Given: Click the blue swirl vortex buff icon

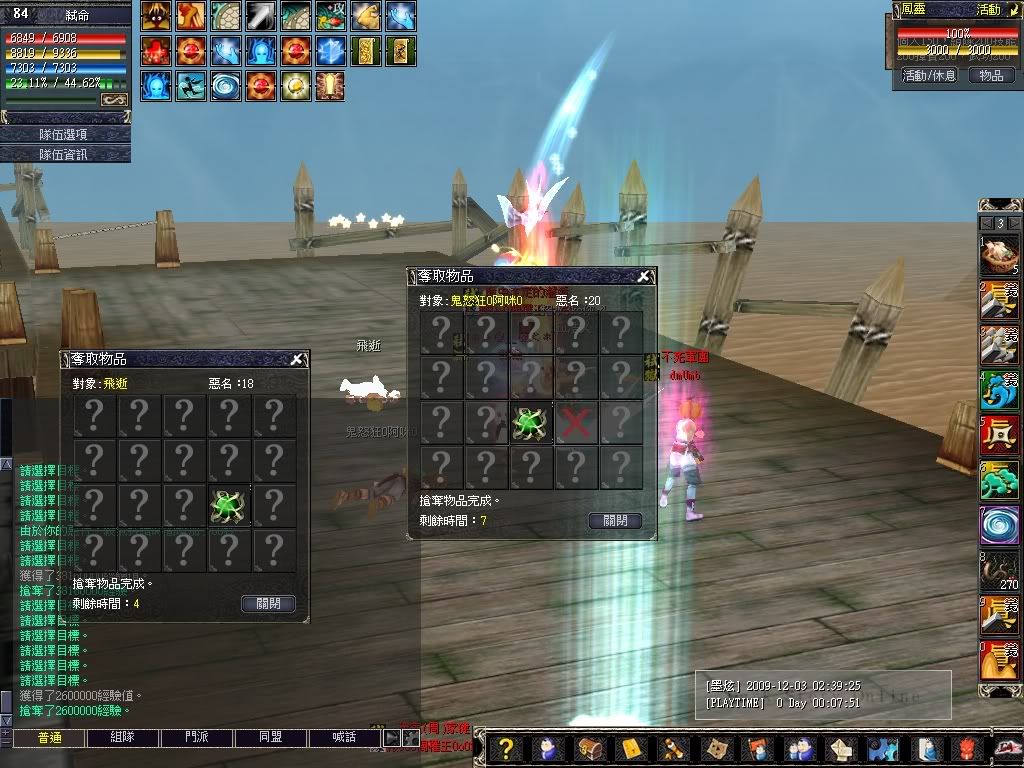Looking at the screenshot, I should click(226, 85).
